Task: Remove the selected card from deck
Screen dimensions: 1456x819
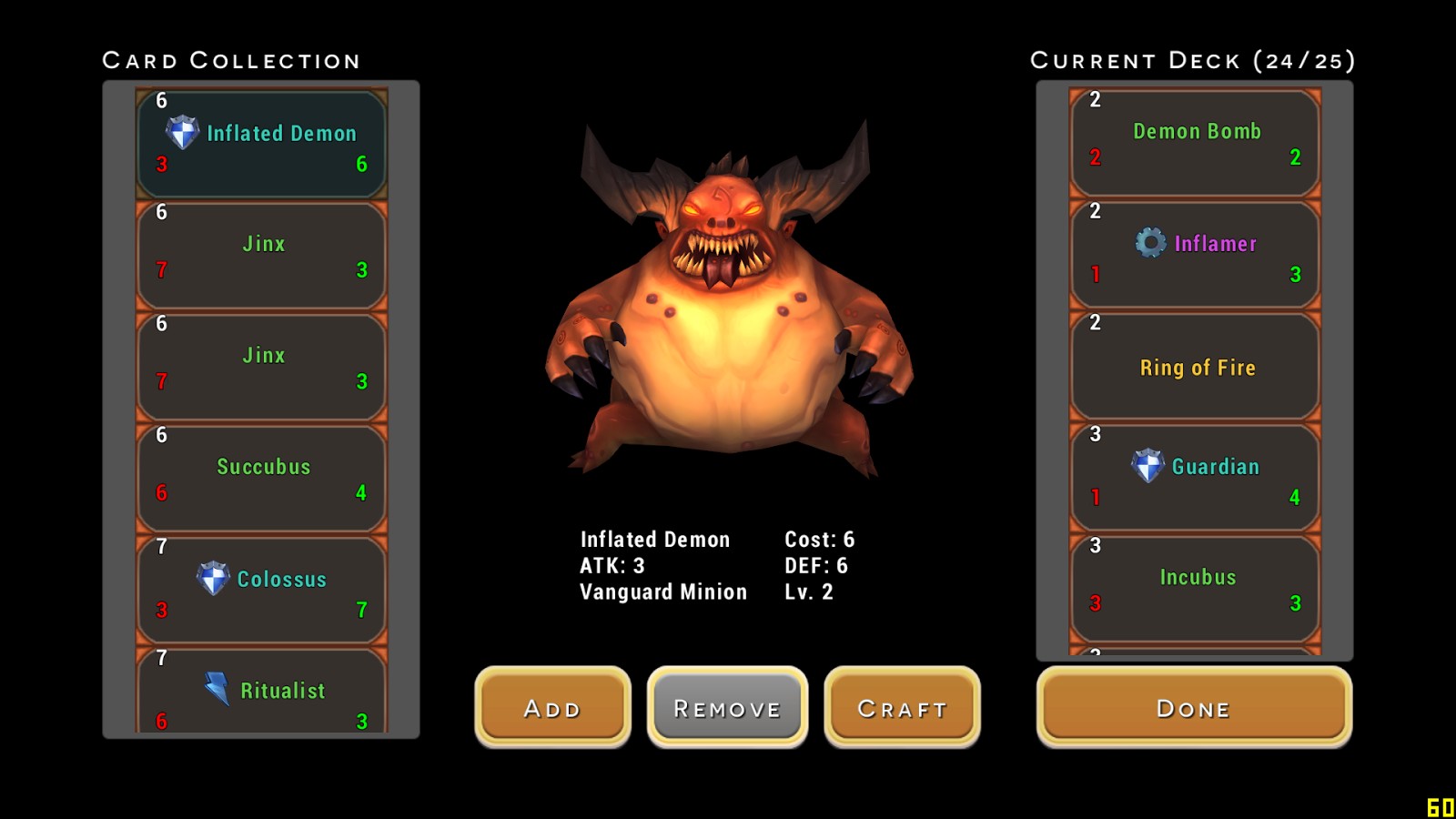Action: [727, 707]
